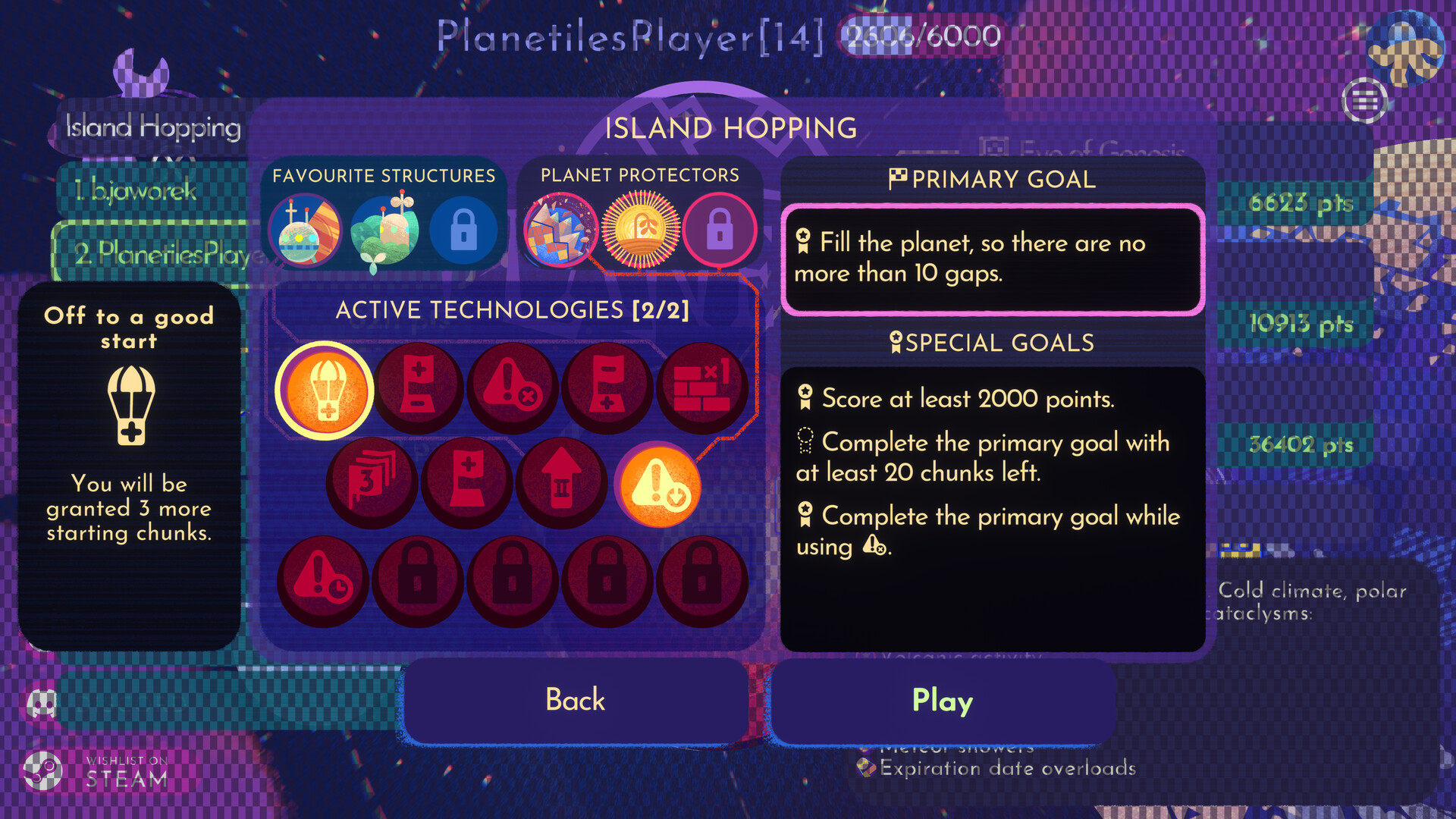Image resolution: width=1456 pixels, height=819 pixels.
Task: Click the 2606/6000 progress bar
Action: point(920,35)
